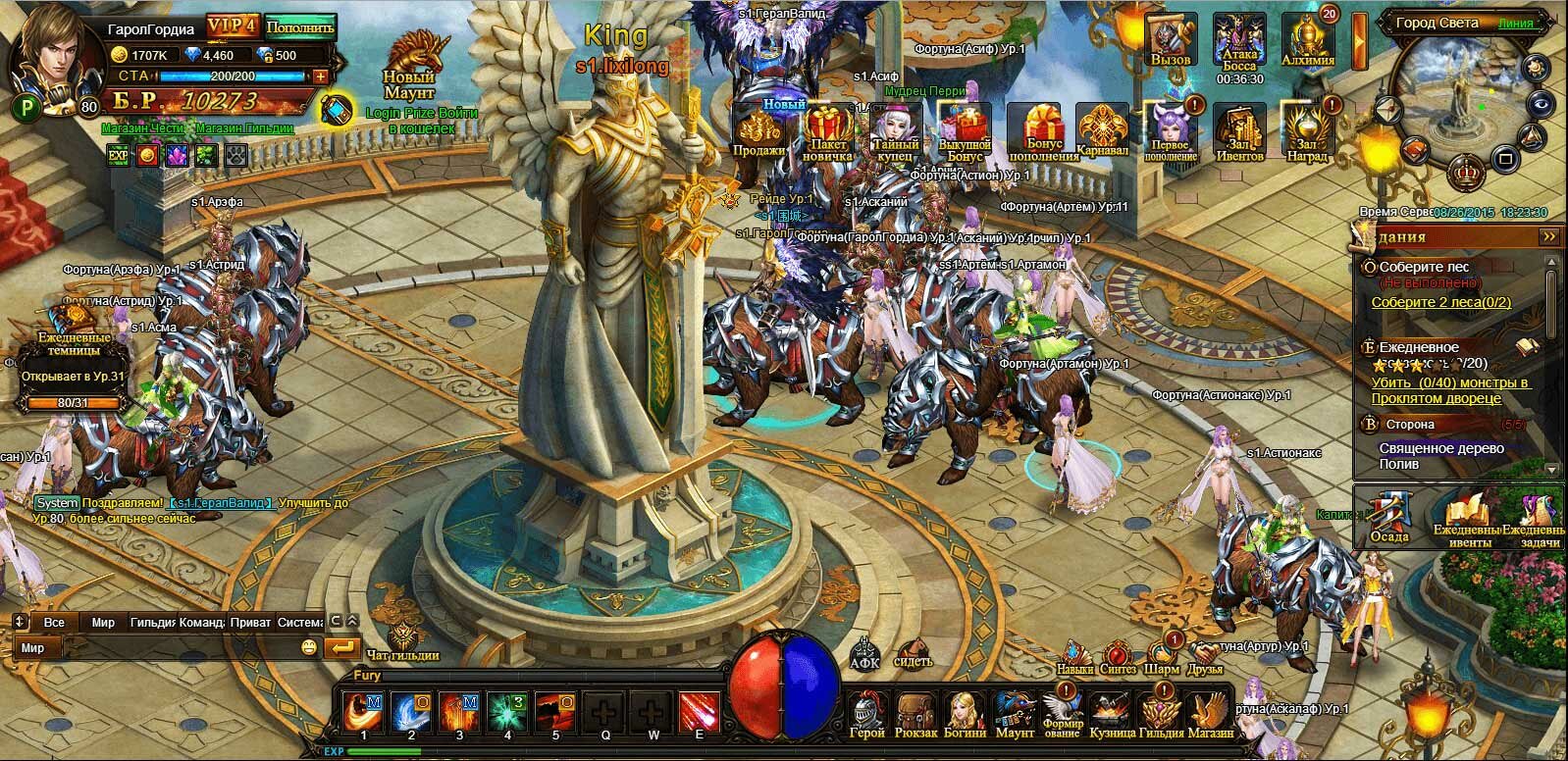The width and height of the screenshot is (1568, 761).
Task: Switch to the Гильдия chat tab
Action: point(152,623)
